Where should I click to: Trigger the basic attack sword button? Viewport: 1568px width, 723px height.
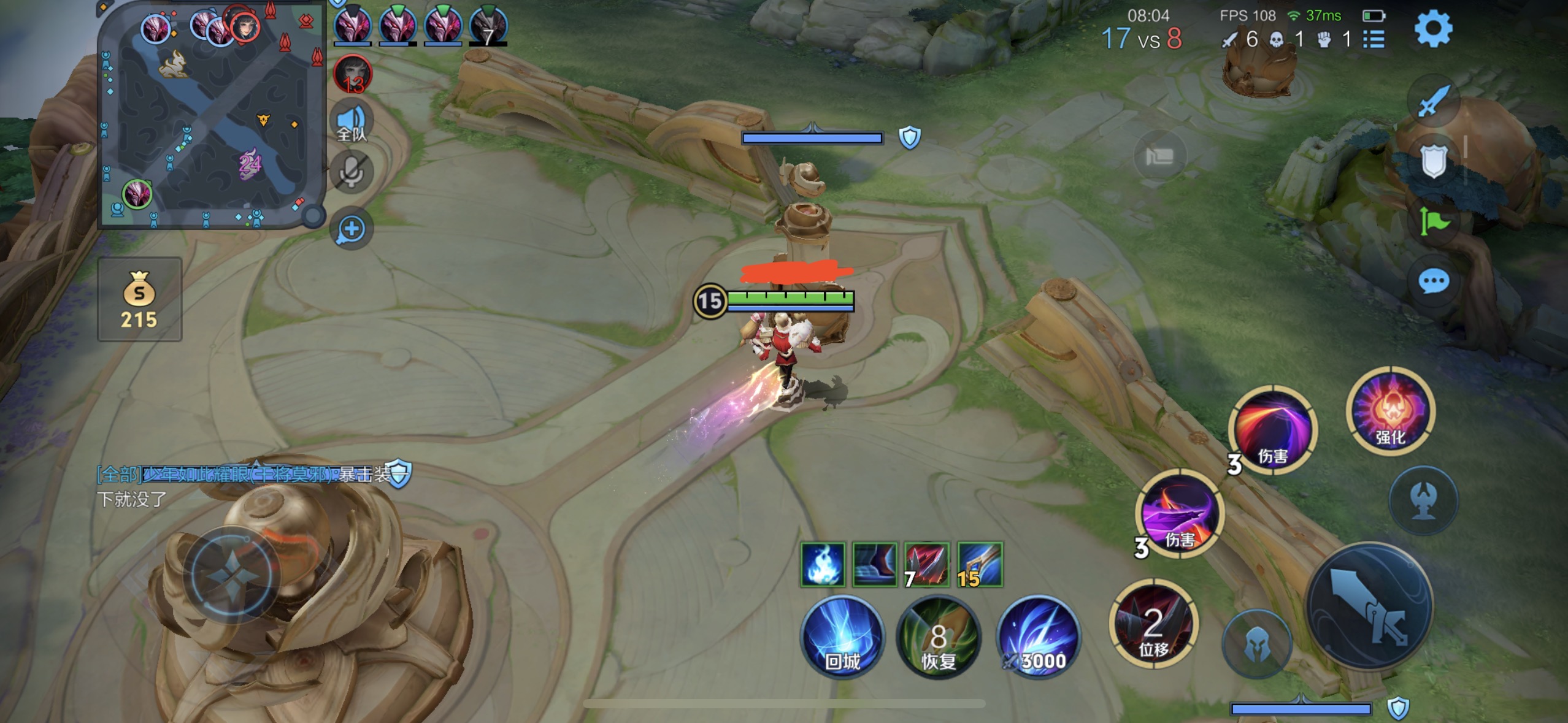1369,607
